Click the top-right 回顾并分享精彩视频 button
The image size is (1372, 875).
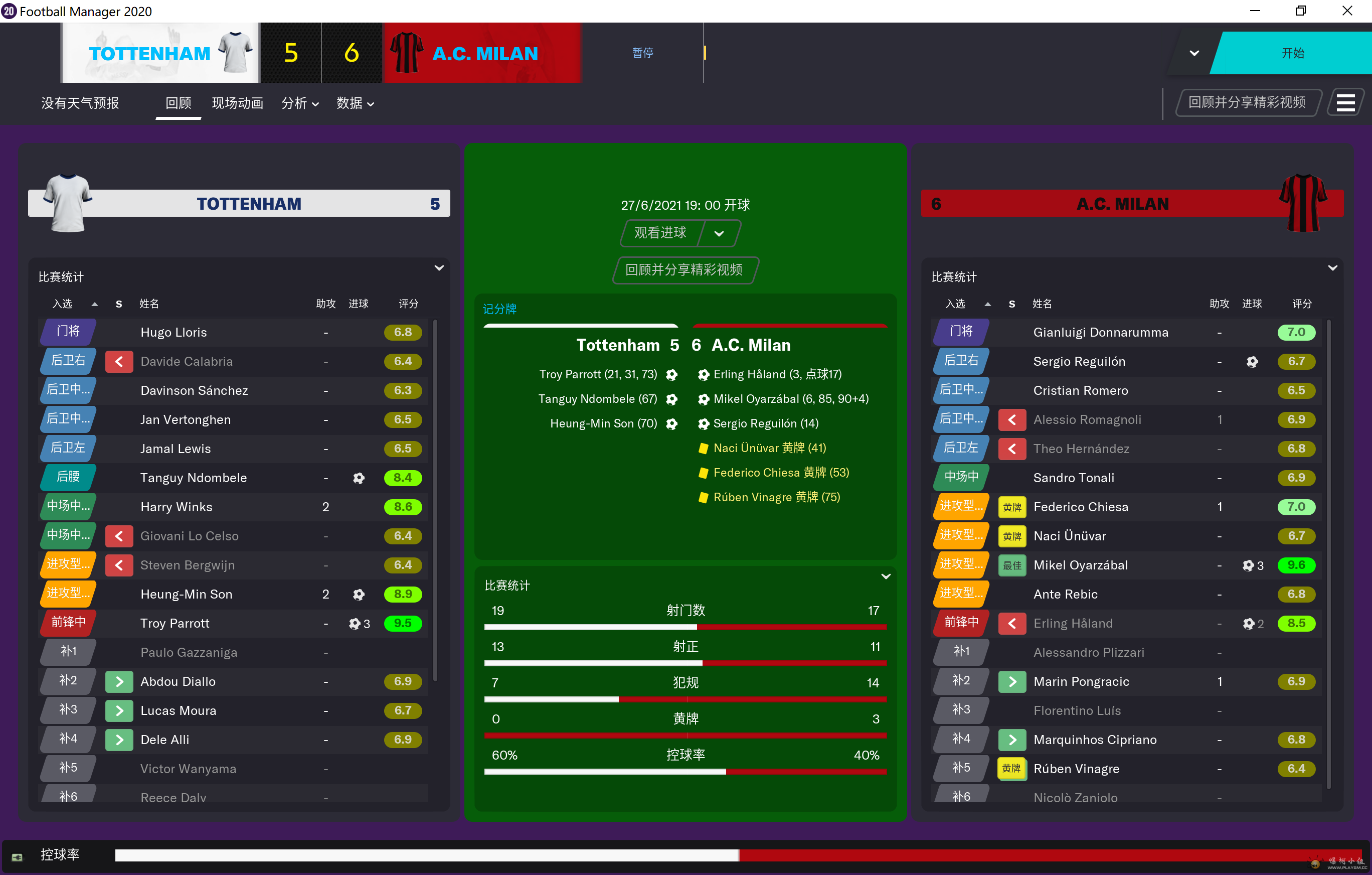1247,103
